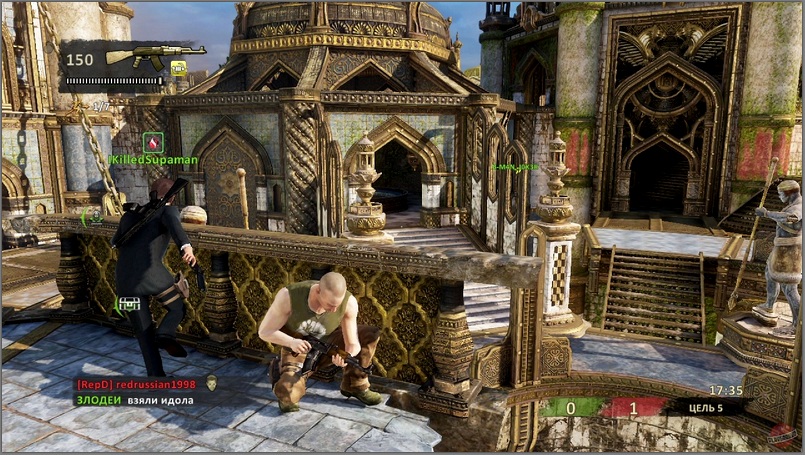Click the yellow icon below the rifle
Viewport: 805px width, 455px height.
pyautogui.click(x=179, y=68)
